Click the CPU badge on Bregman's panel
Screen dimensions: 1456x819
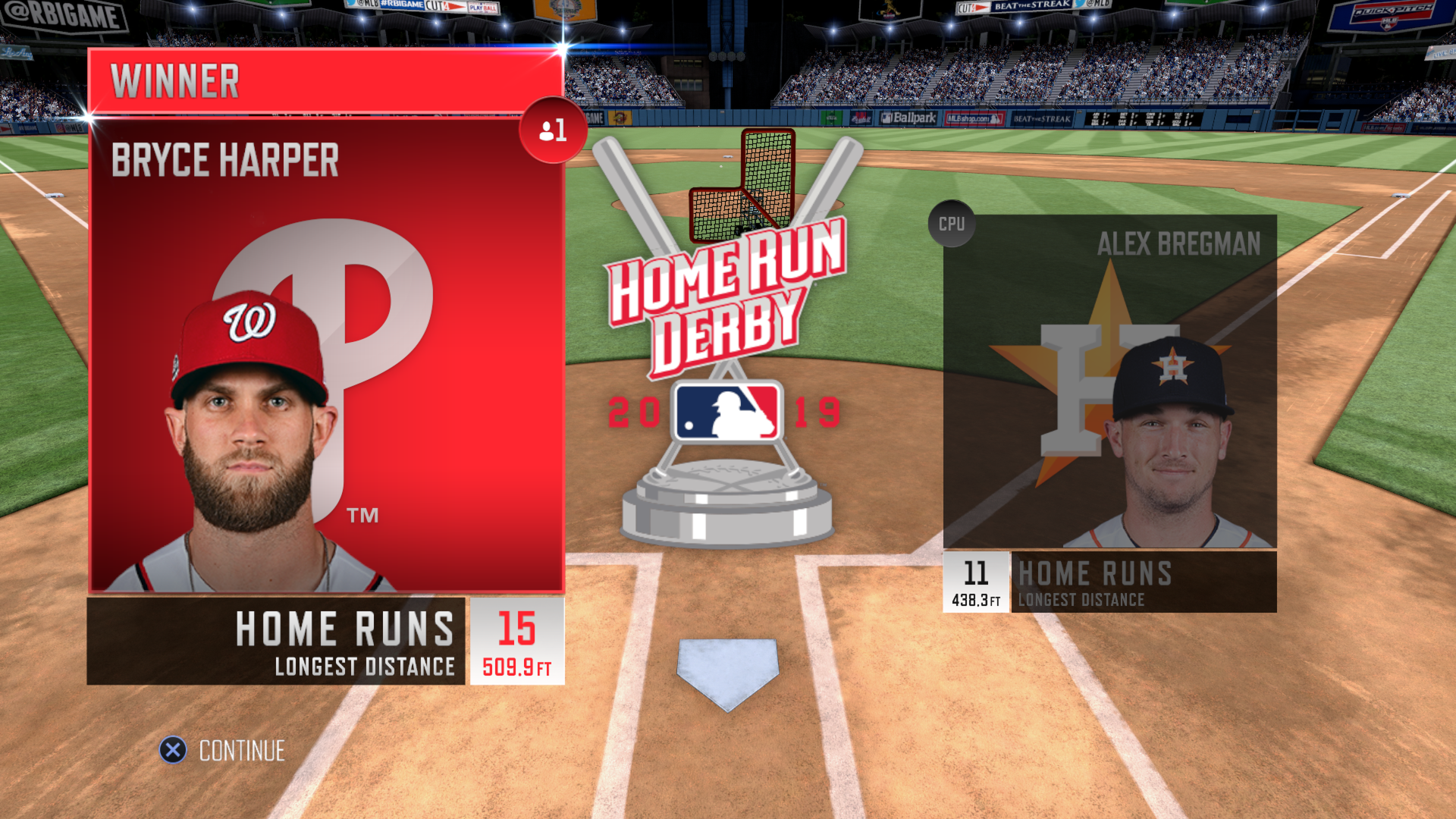(x=952, y=224)
